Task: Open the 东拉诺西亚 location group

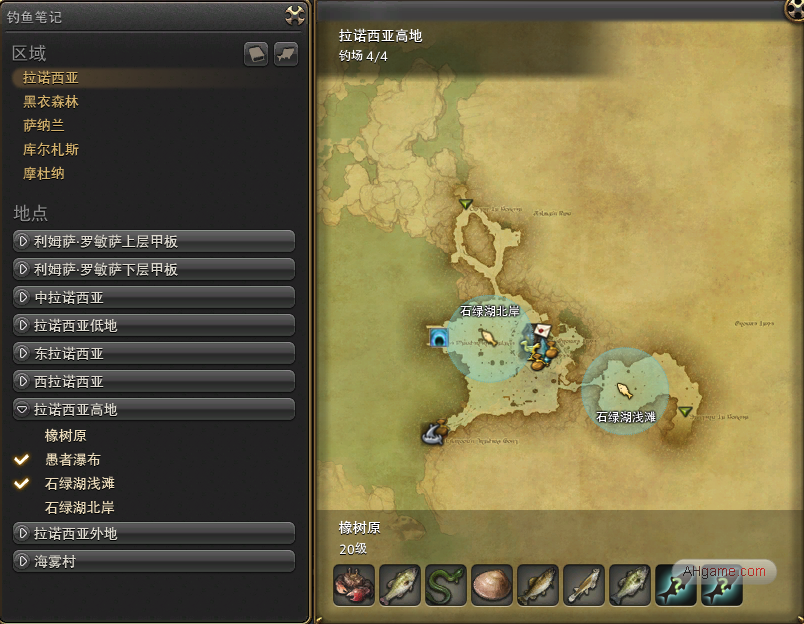Action: (154, 354)
